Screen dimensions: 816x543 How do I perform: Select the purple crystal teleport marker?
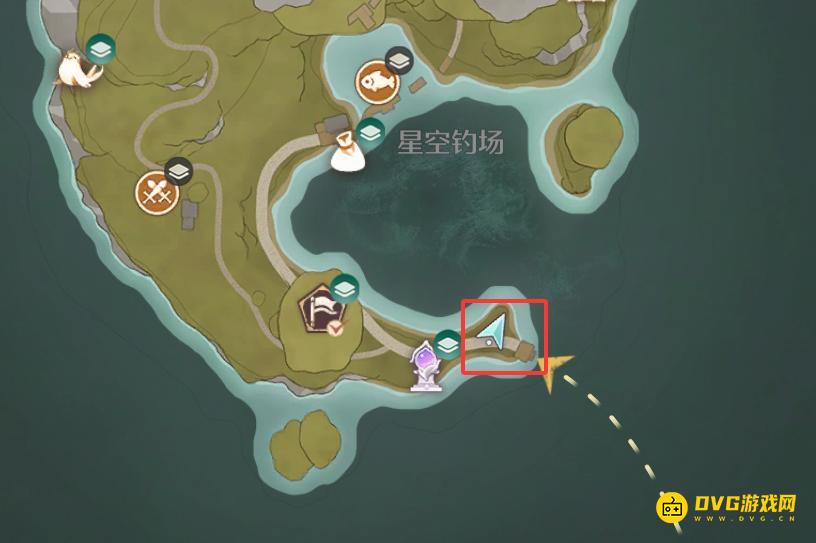pos(426,364)
